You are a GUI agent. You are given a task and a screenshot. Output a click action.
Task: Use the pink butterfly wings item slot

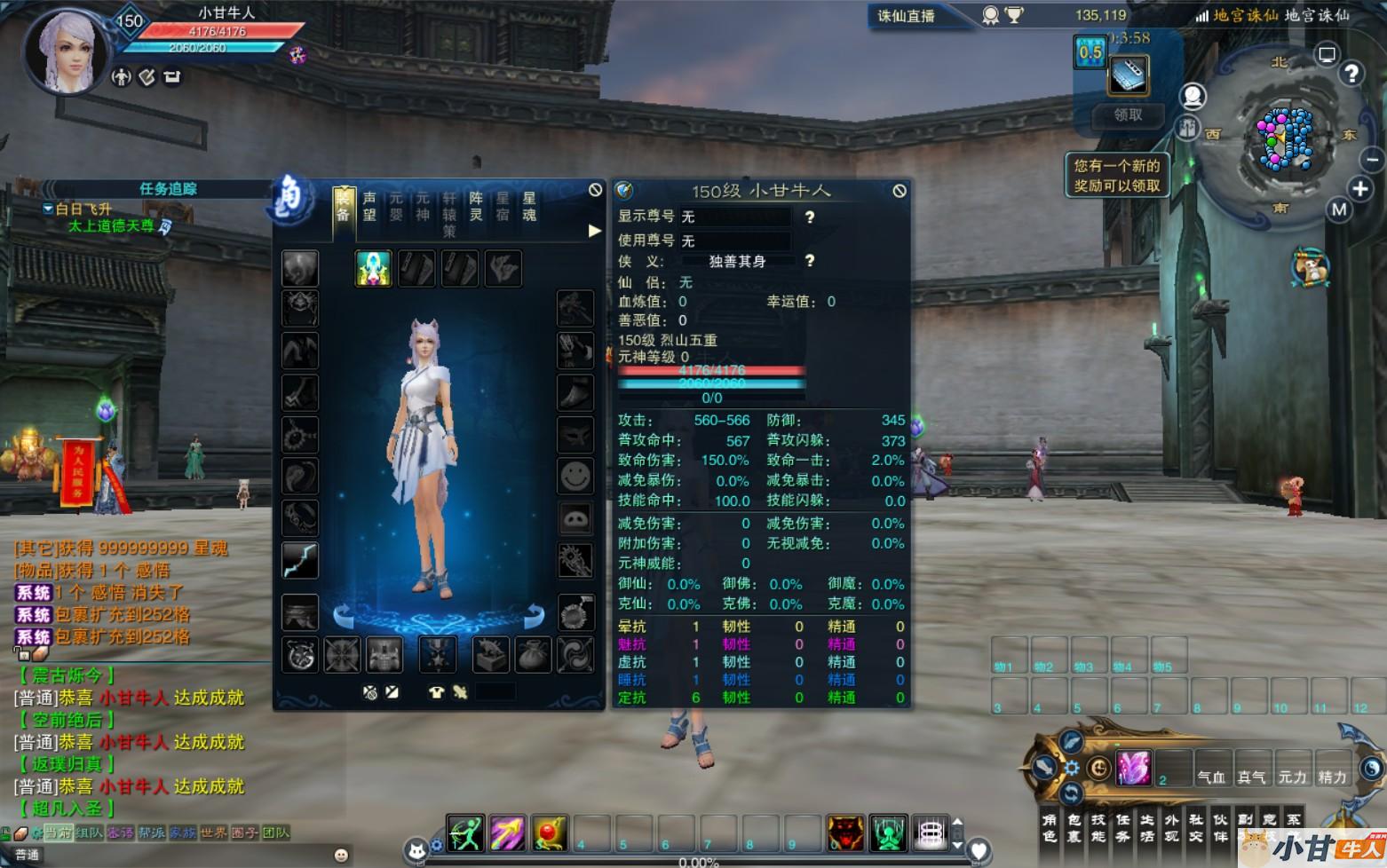1133,768
